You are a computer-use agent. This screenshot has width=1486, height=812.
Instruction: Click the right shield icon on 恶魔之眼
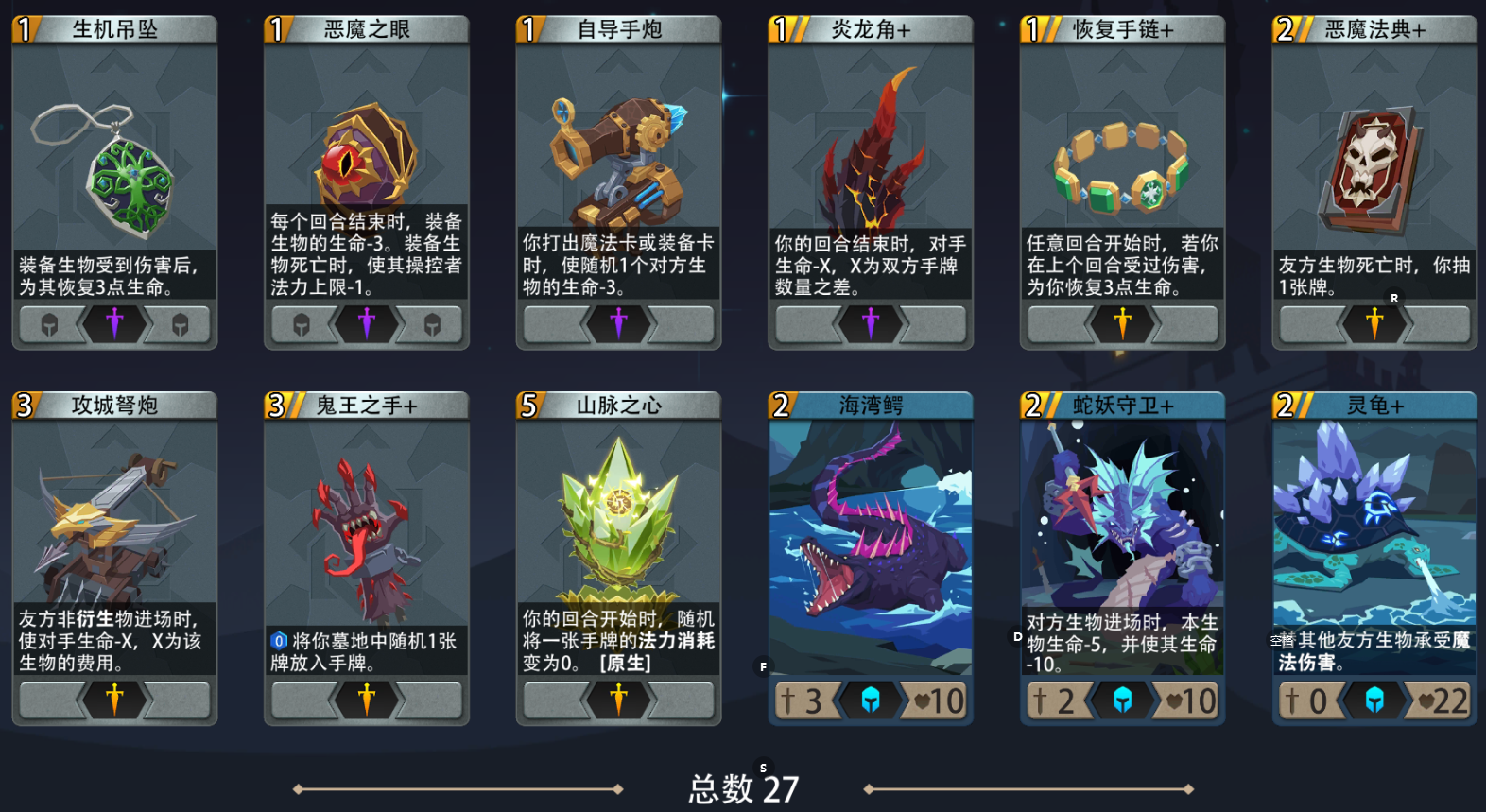433,324
